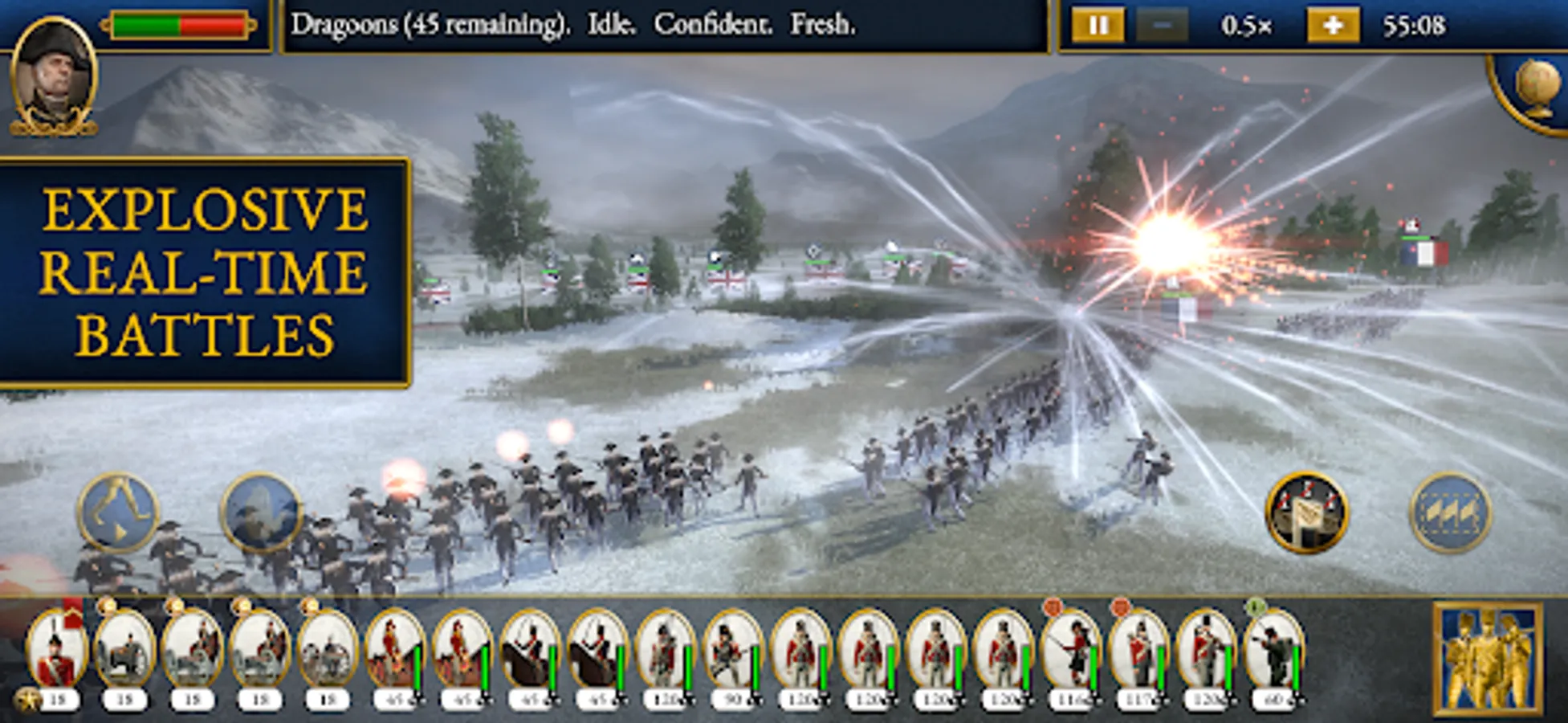Viewport: 1568px width, 723px height.
Task: Increase game speed with the plus button
Action: coord(1333,23)
